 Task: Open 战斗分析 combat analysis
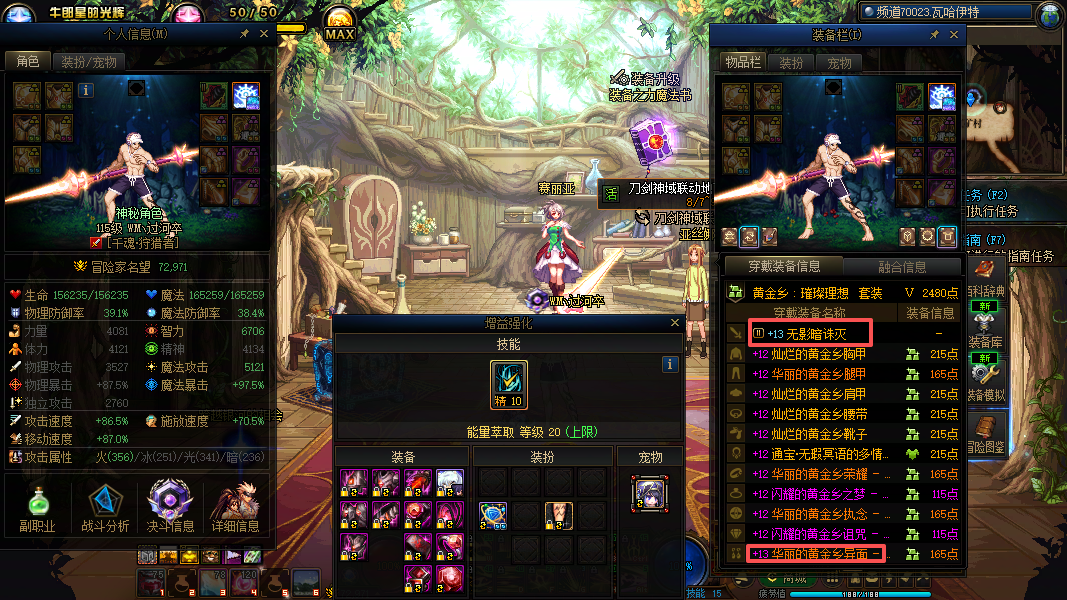pos(104,507)
